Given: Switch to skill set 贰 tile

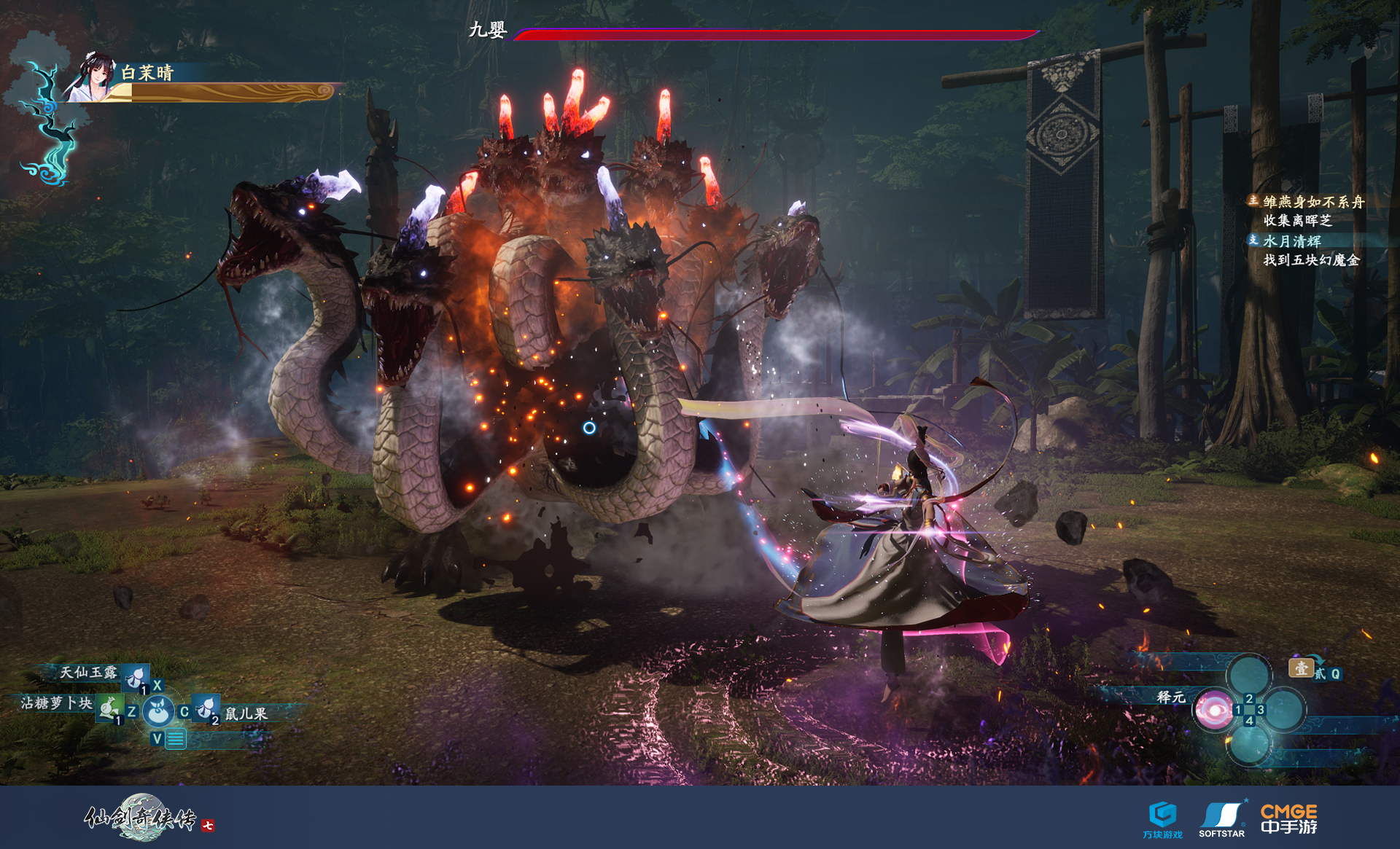Looking at the screenshot, I should pyautogui.click(x=1321, y=673).
